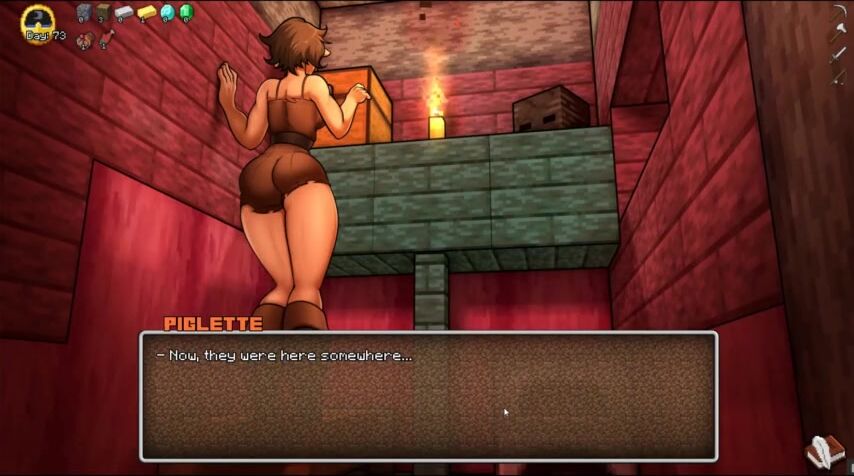This screenshot has width=854, height=476.
Task: Click the cobblestone resource icon
Action: tap(84, 12)
